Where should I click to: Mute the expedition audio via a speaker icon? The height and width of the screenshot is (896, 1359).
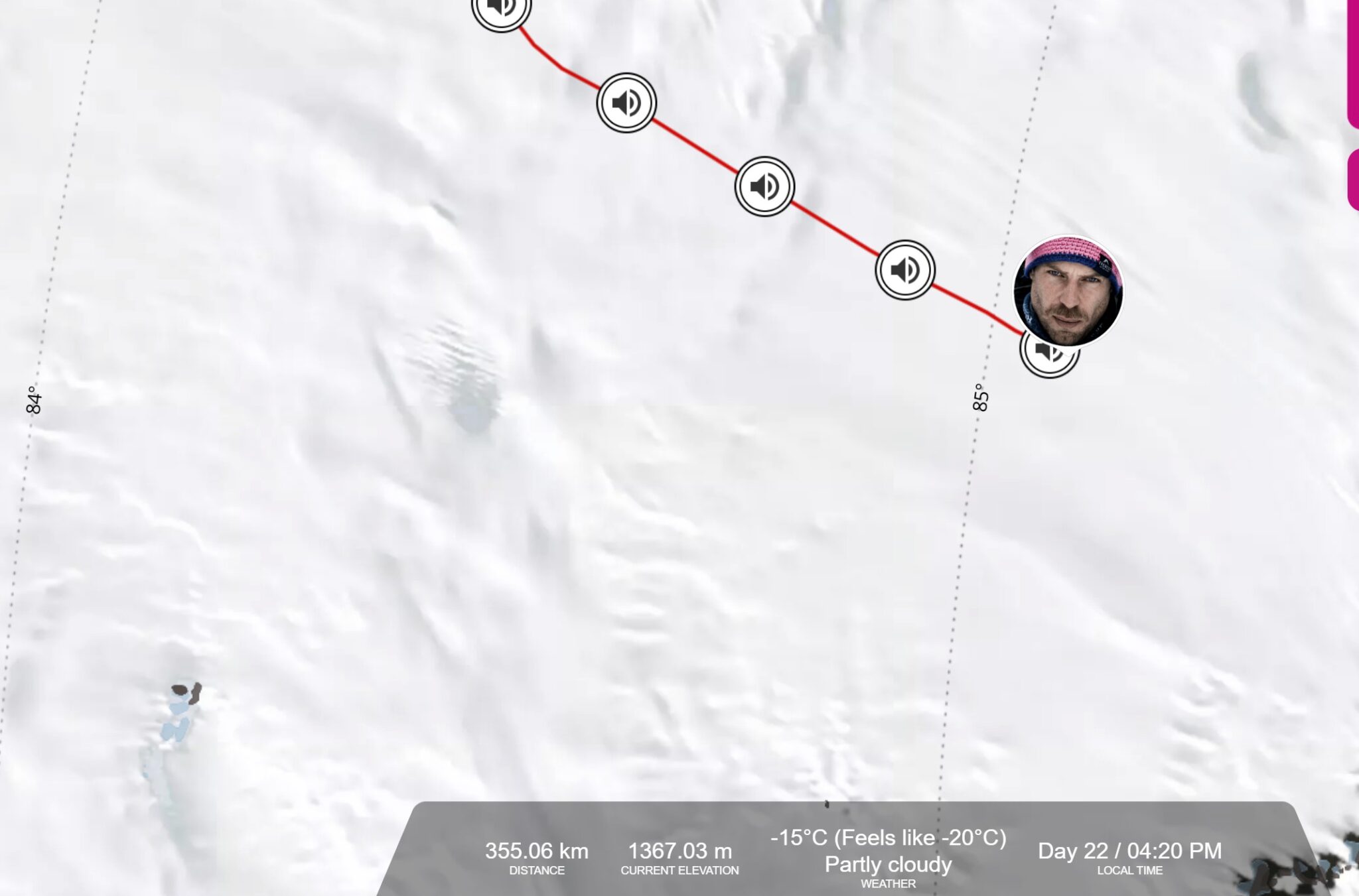coord(764,186)
